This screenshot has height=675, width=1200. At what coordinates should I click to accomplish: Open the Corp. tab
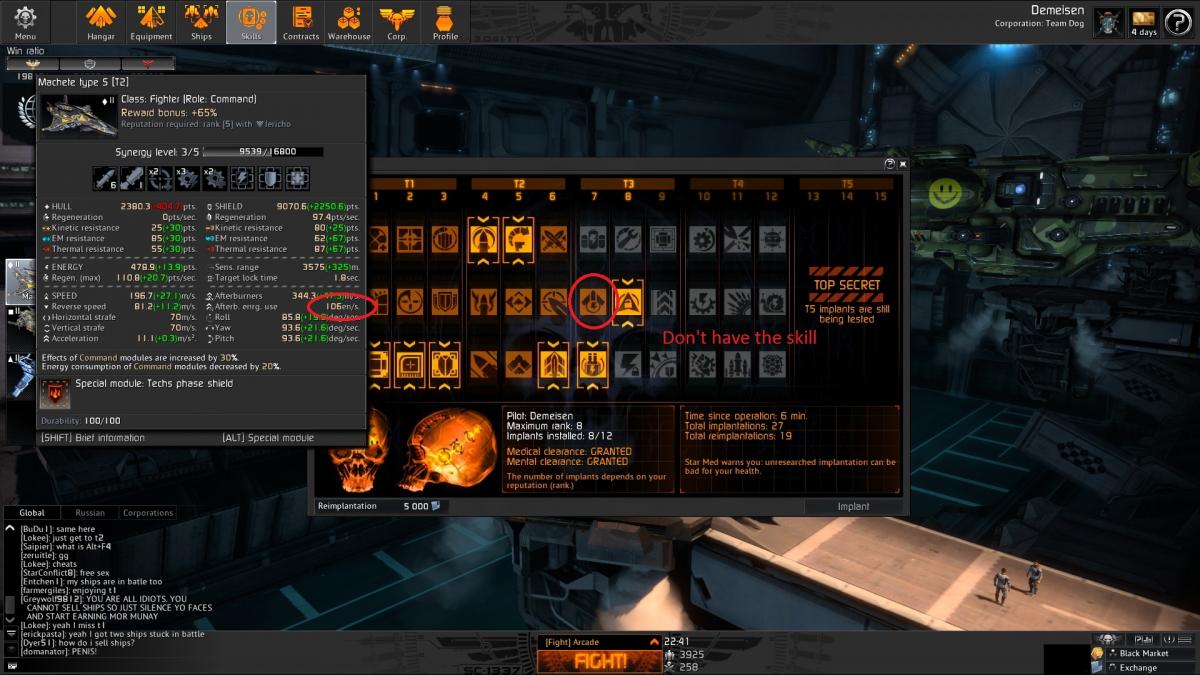(x=397, y=22)
